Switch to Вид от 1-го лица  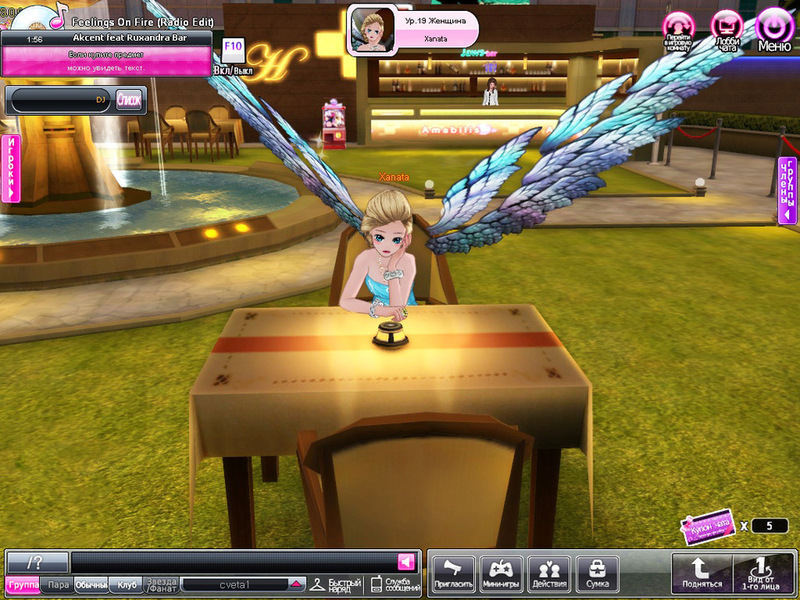click(x=760, y=574)
